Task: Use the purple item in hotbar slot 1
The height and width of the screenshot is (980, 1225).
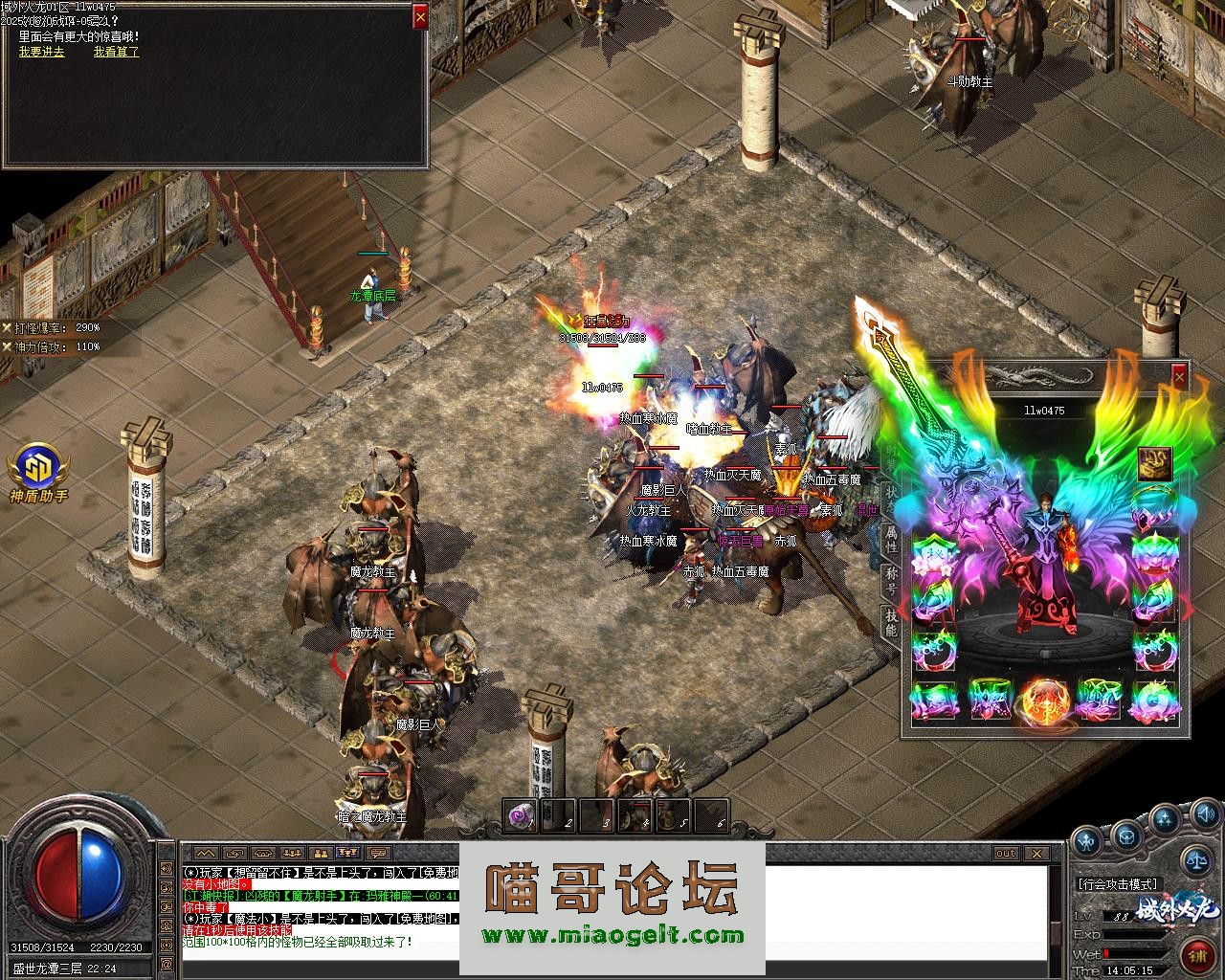Action: (x=522, y=815)
